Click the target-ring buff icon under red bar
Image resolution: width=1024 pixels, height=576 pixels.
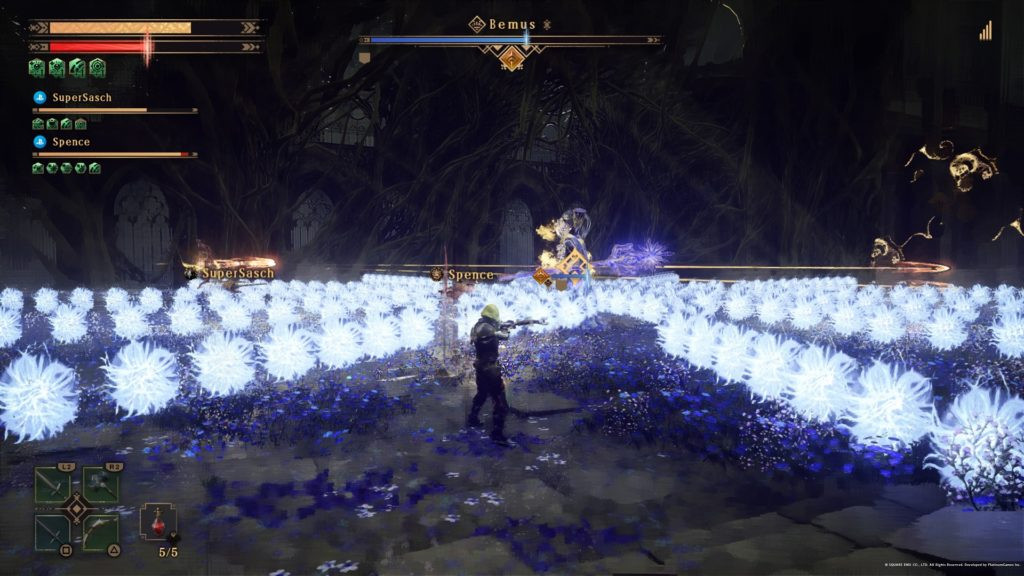pyautogui.click(x=97, y=68)
